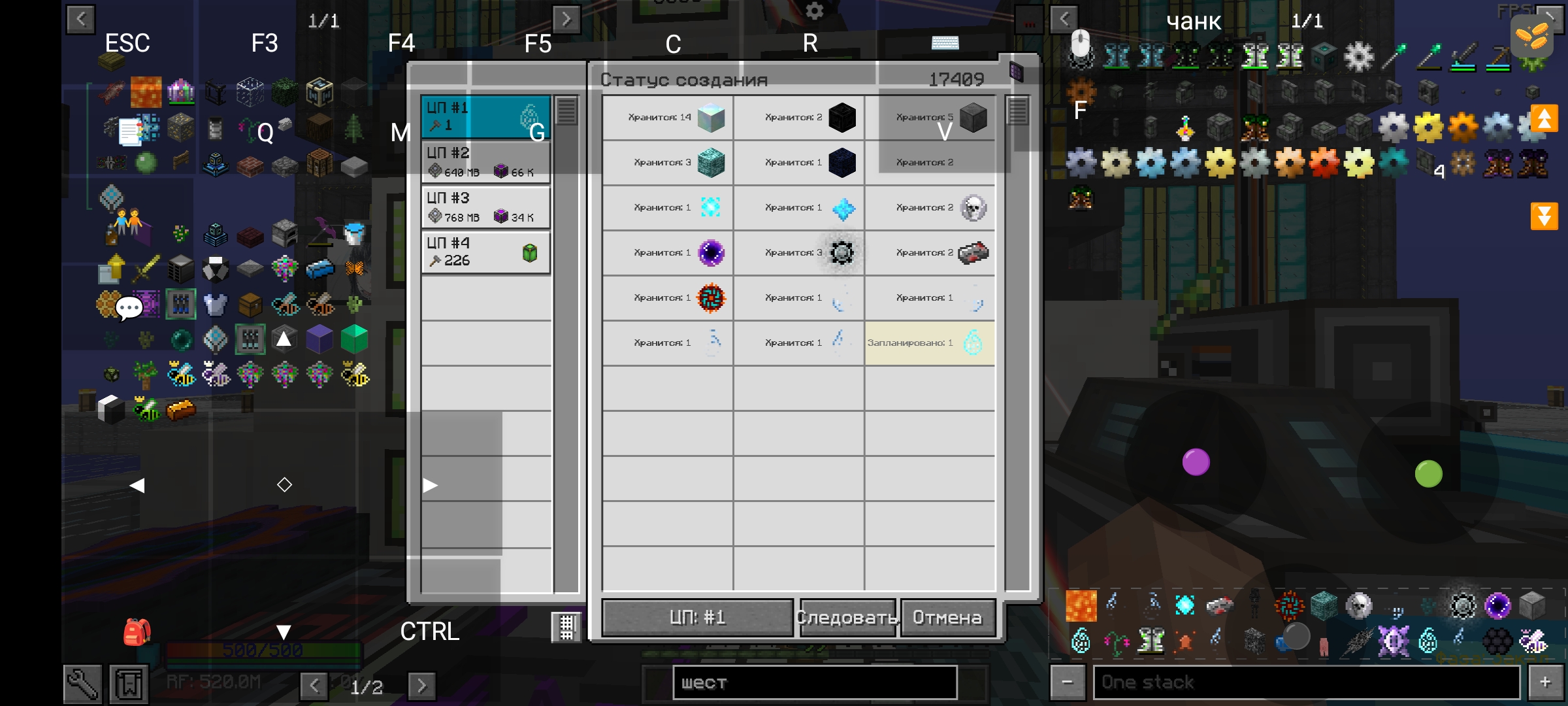Click the Отмена cancel button

pyautogui.click(x=947, y=618)
